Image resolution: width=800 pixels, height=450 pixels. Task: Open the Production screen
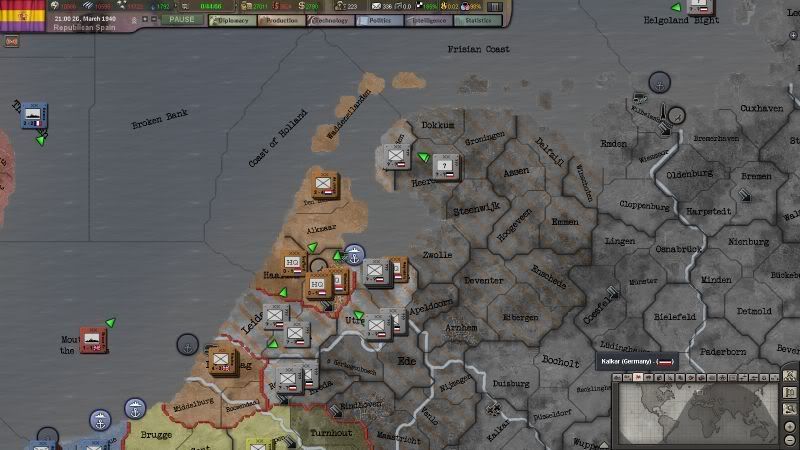click(x=282, y=20)
